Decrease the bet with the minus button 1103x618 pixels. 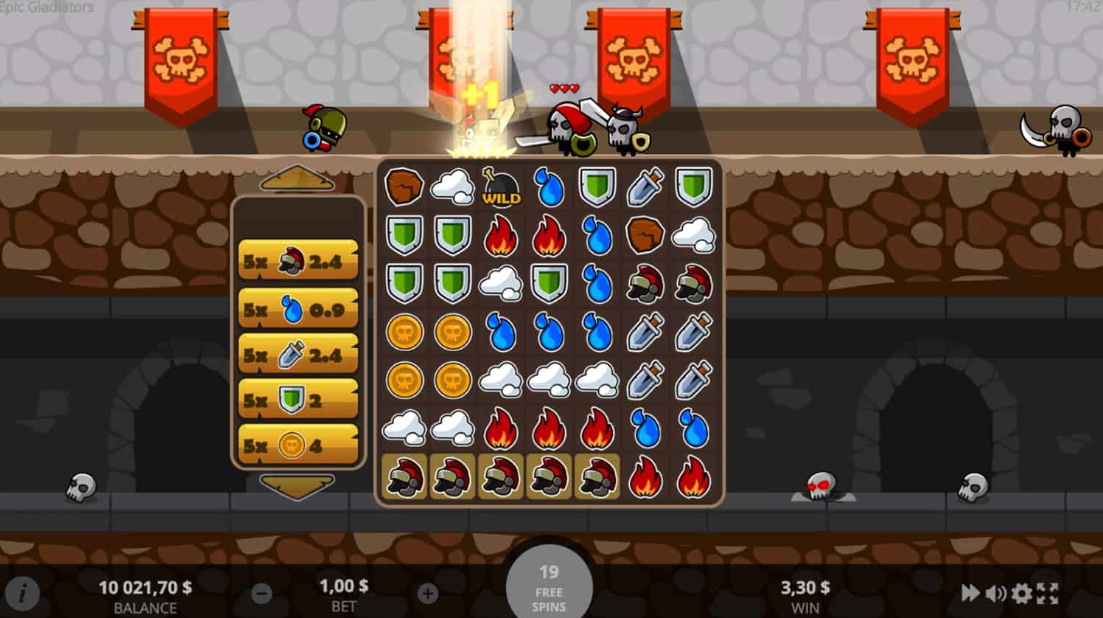coord(262,593)
